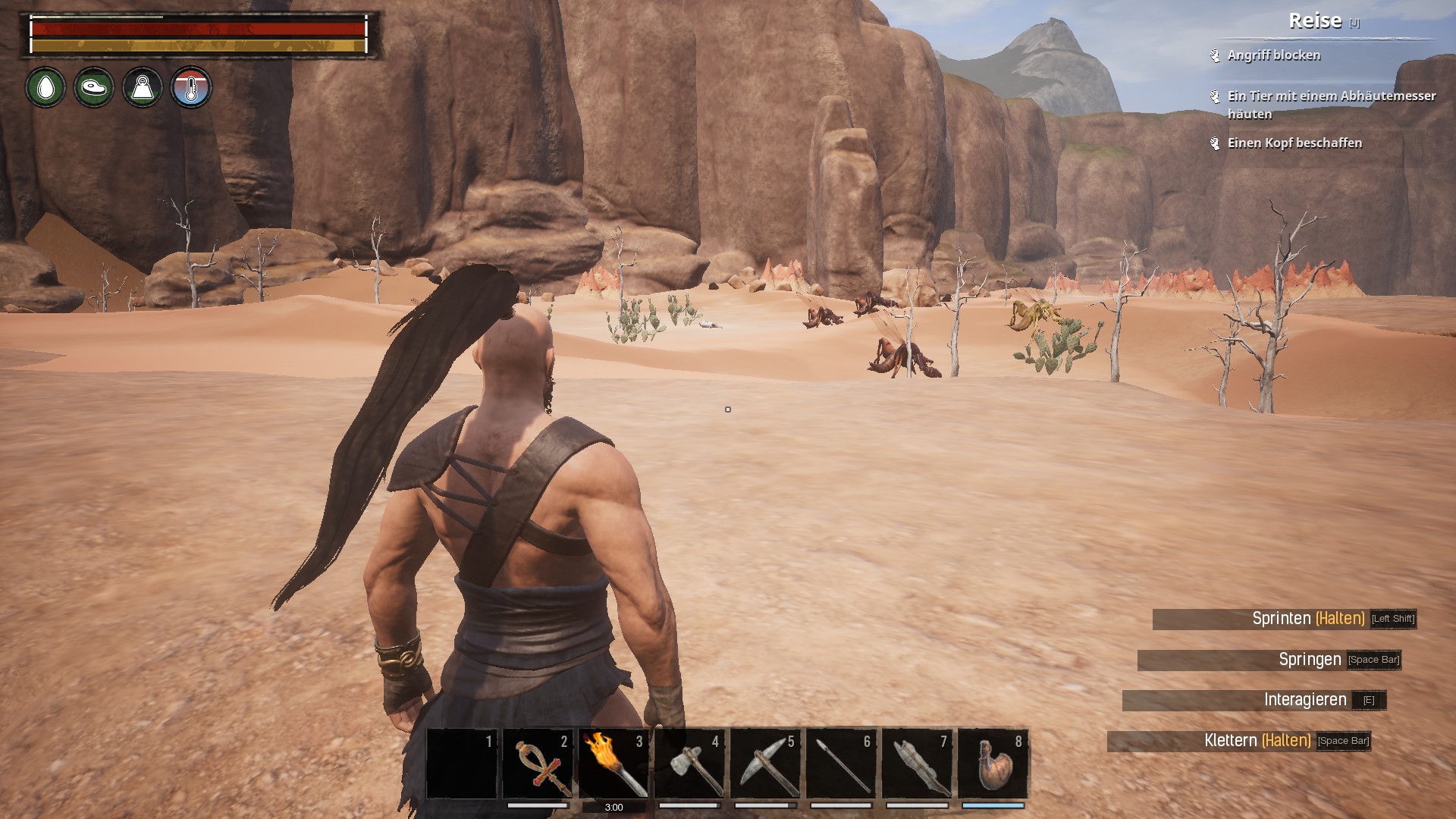This screenshot has height=819, width=1456.
Task: Select the "Einen Kopf beschaffen" journey step
Action: tap(1294, 143)
